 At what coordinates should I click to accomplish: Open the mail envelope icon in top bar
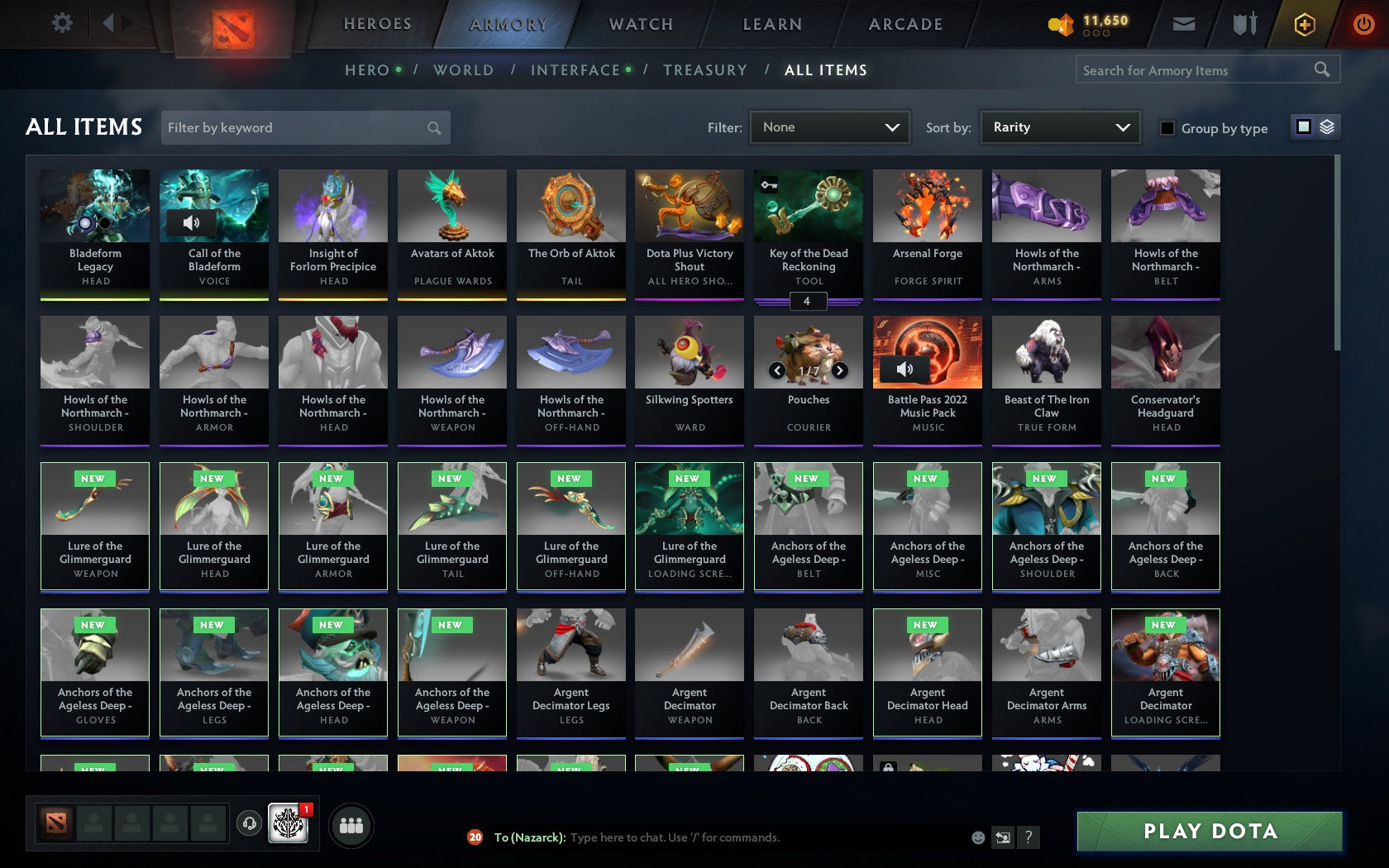[x=1184, y=24]
